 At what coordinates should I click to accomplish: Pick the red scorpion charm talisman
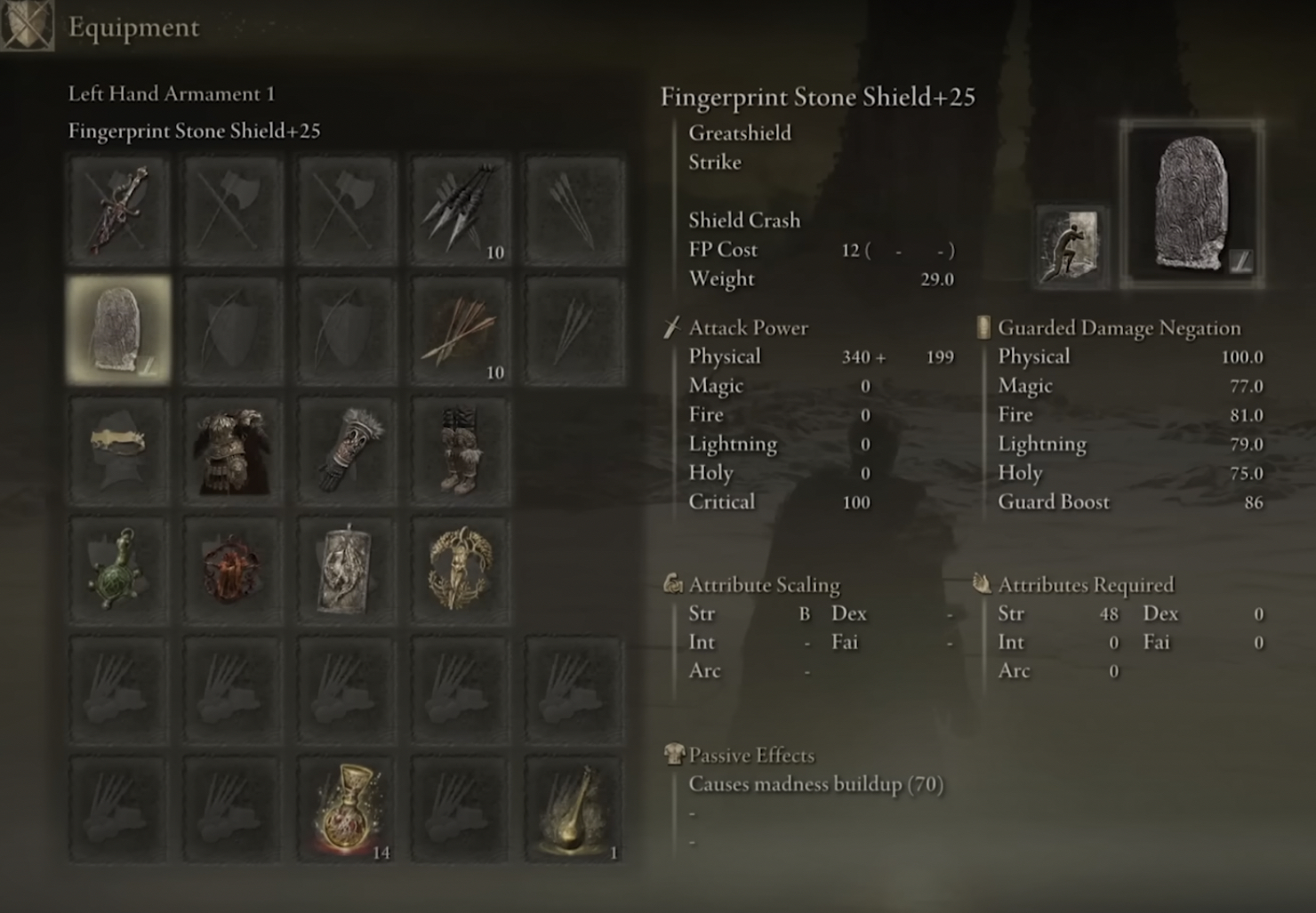[x=232, y=570]
